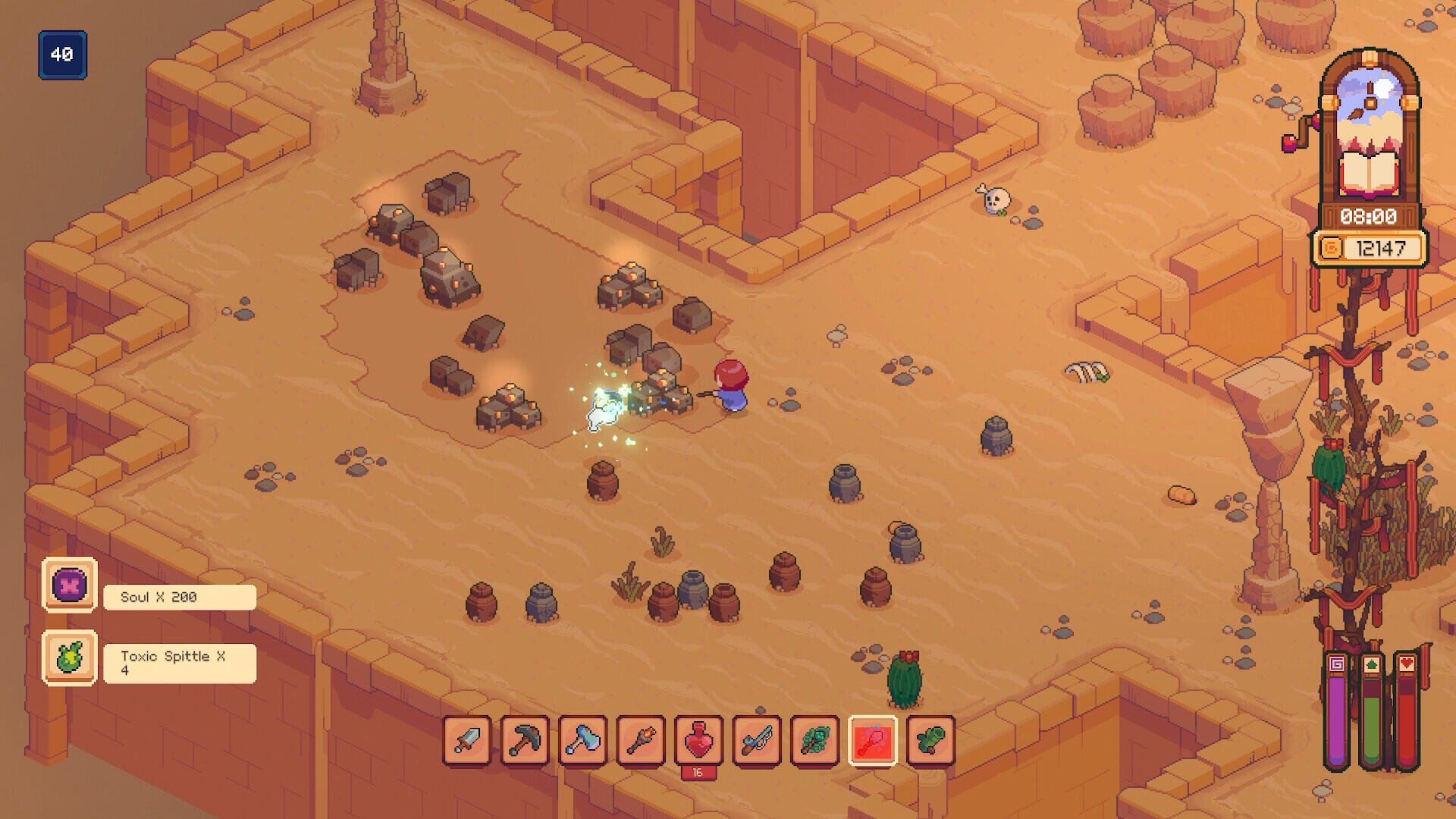Click the Soul X 200 notification text
The width and height of the screenshot is (1456, 819).
coord(160,597)
